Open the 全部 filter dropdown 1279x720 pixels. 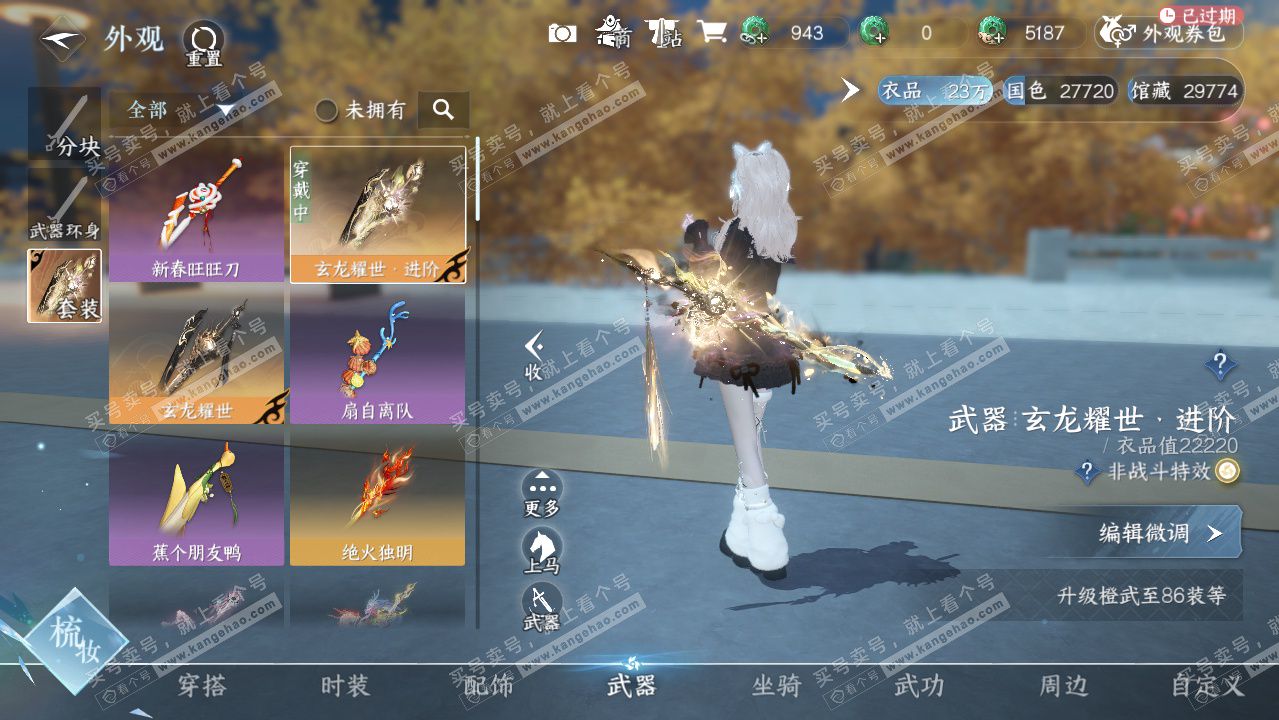(180, 110)
